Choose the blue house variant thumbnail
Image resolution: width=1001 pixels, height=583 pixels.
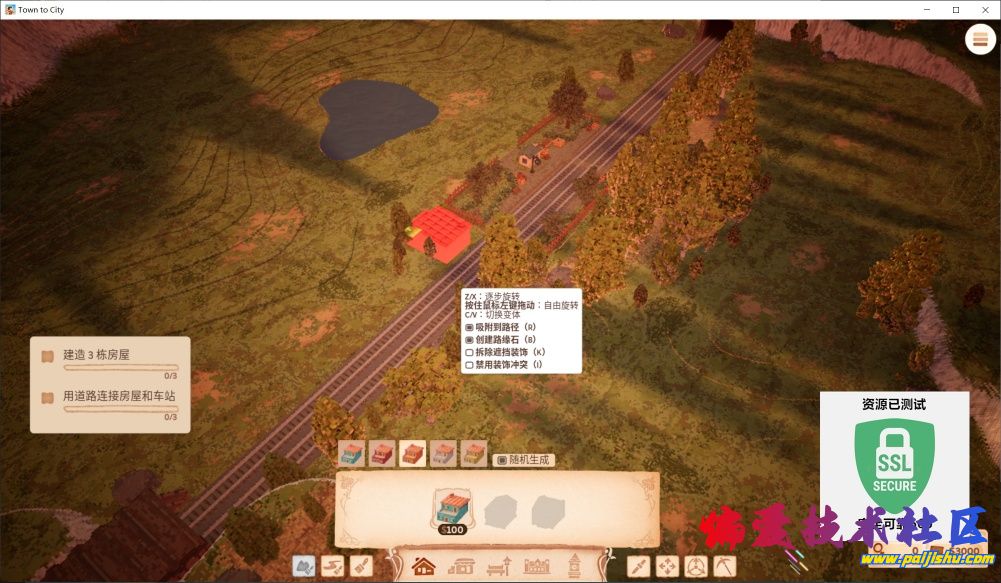click(351, 454)
